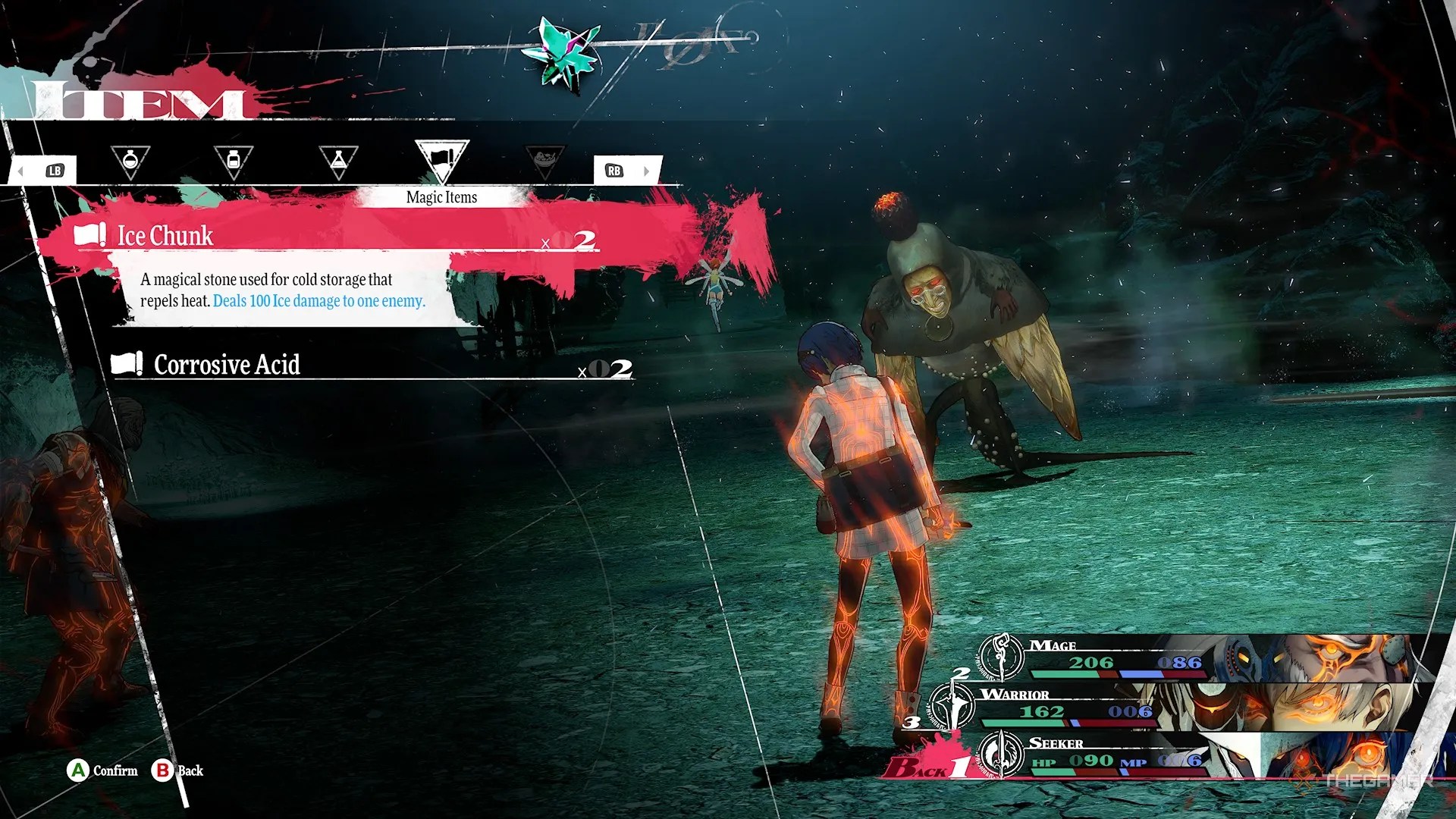The width and height of the screenshot is (1456, 819).
Task: Open the bottle medicine items category icon
Action: pyautogui.click(x=234, y=158)
